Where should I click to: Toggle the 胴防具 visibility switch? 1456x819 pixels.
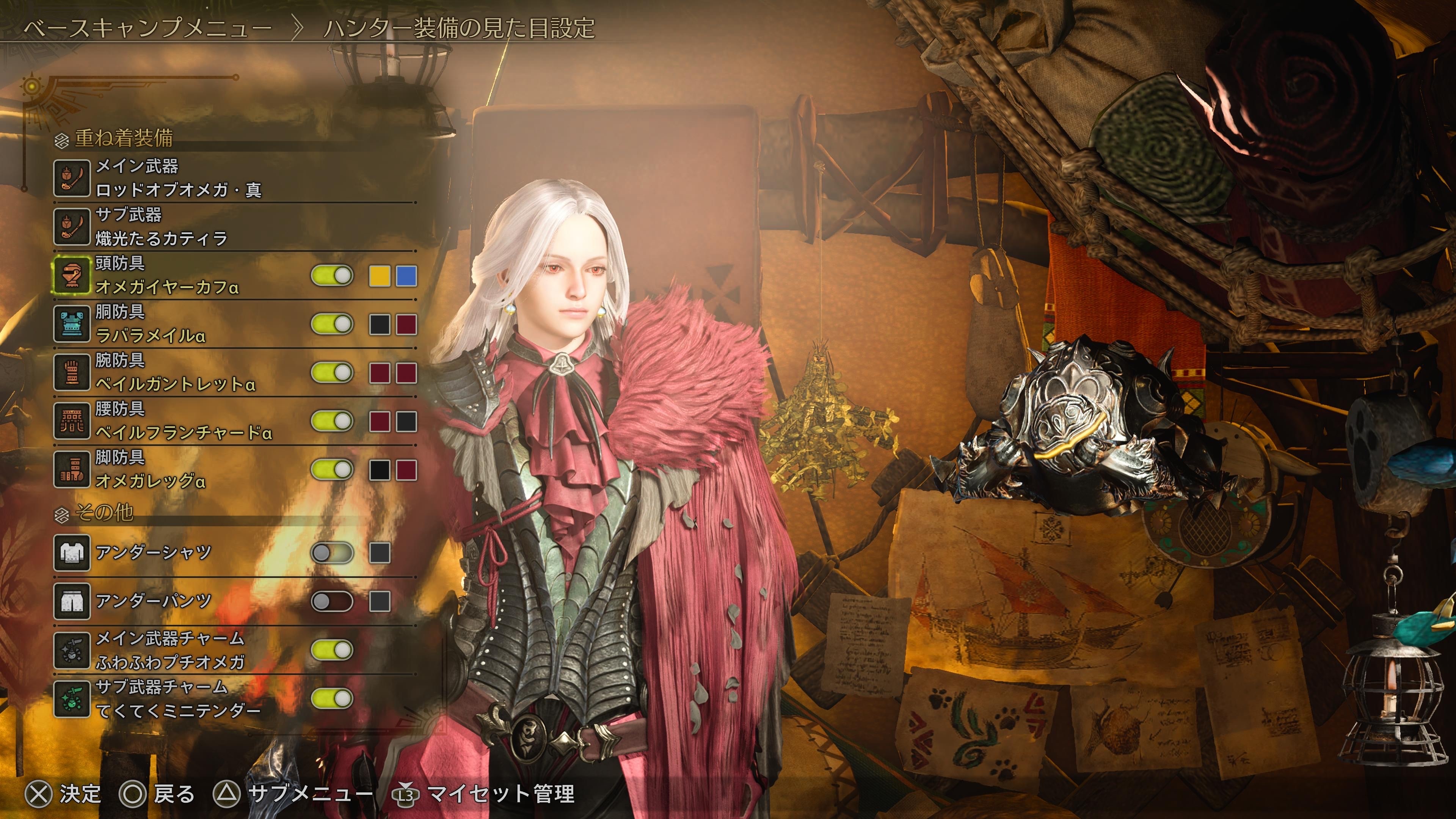click(x=332, y=325)
